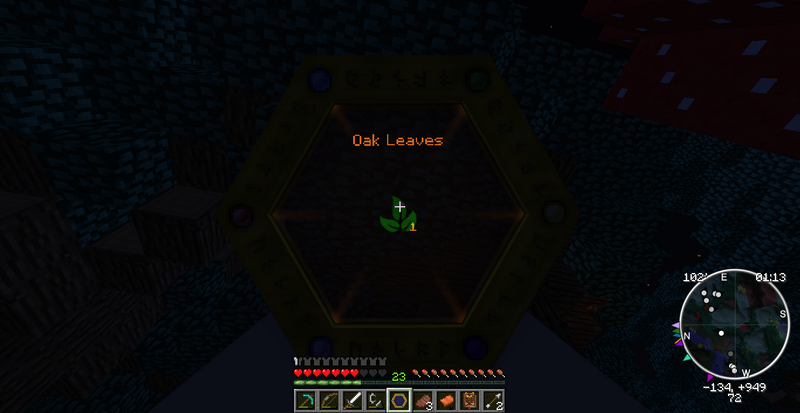
Task: Select the orange item hotbar slot
Action: click(447, 401)
